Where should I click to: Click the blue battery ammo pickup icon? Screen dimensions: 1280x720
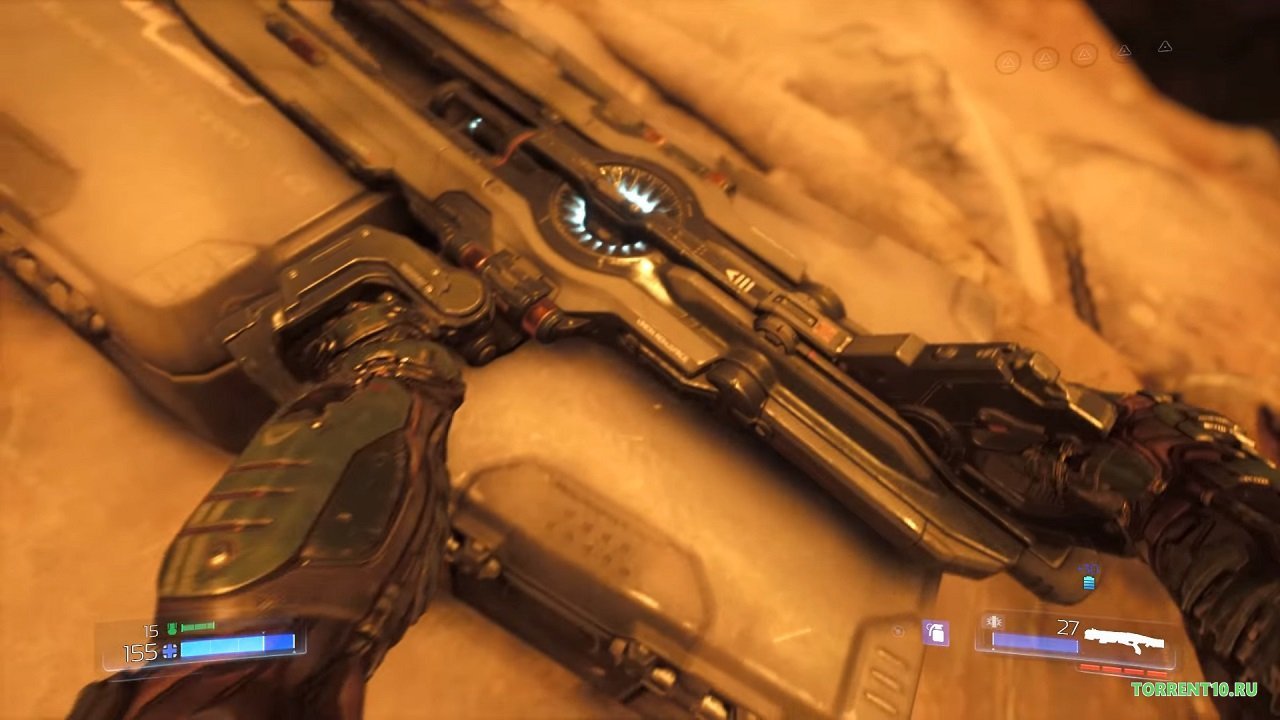click(x=1089, y=584)
